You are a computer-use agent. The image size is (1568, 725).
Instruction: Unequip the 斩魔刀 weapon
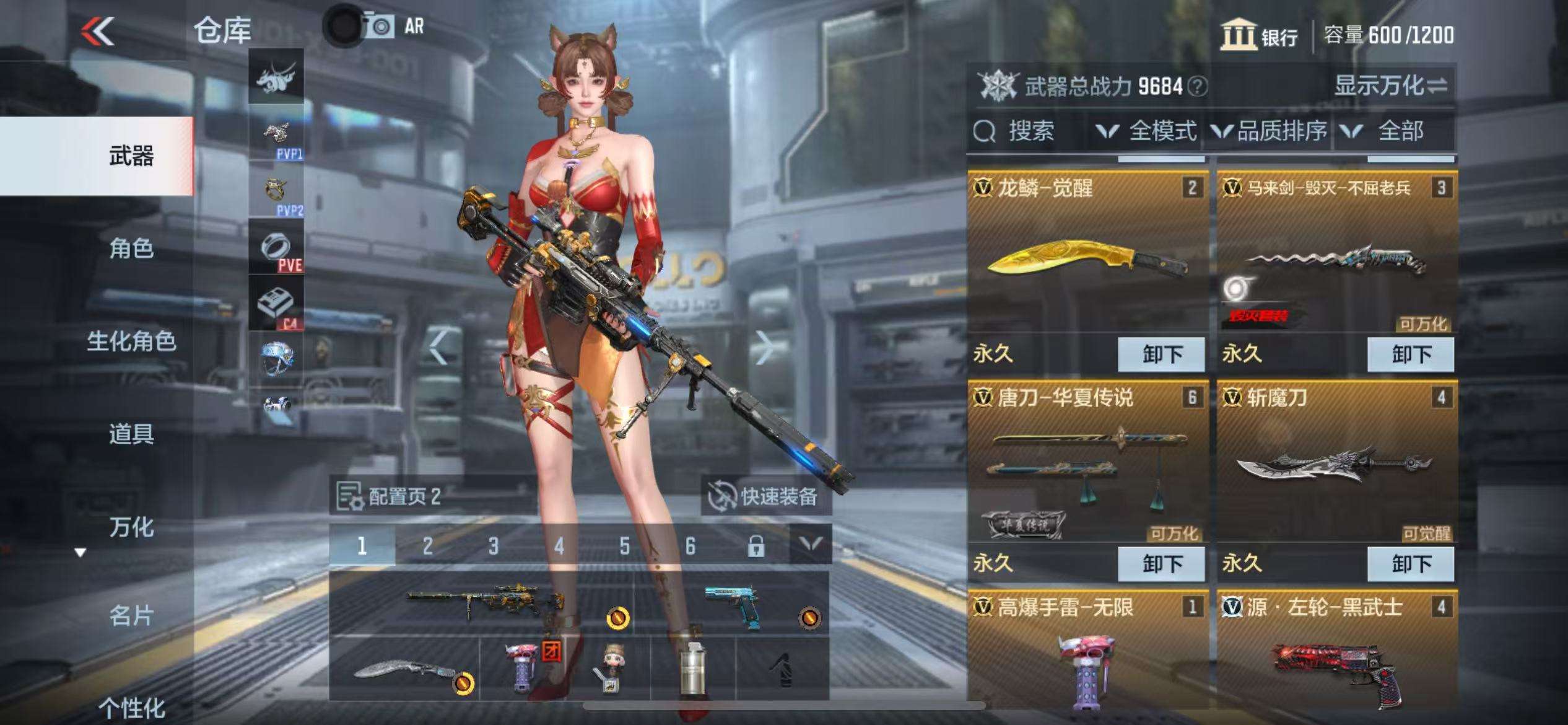tap(1411, 564)
